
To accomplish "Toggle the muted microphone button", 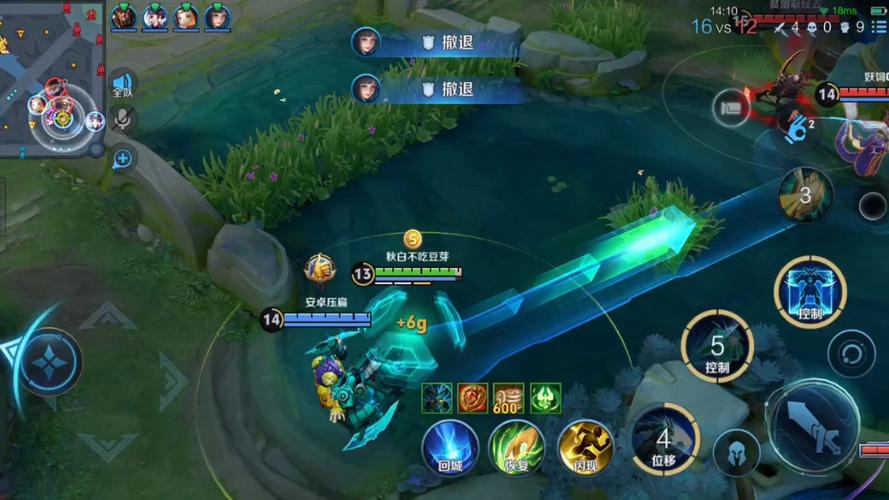I will point(122,120).
